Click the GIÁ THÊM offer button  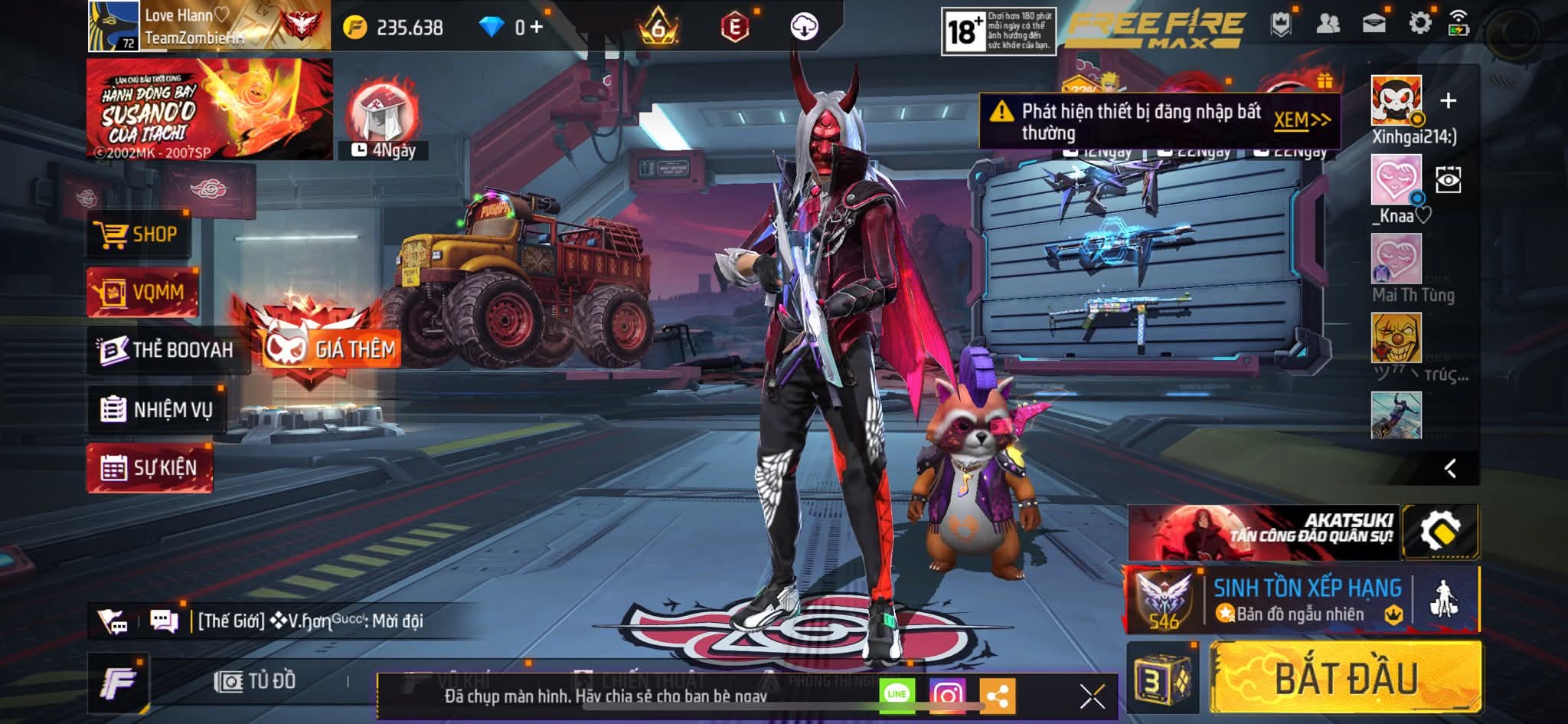tap(331, 349)
